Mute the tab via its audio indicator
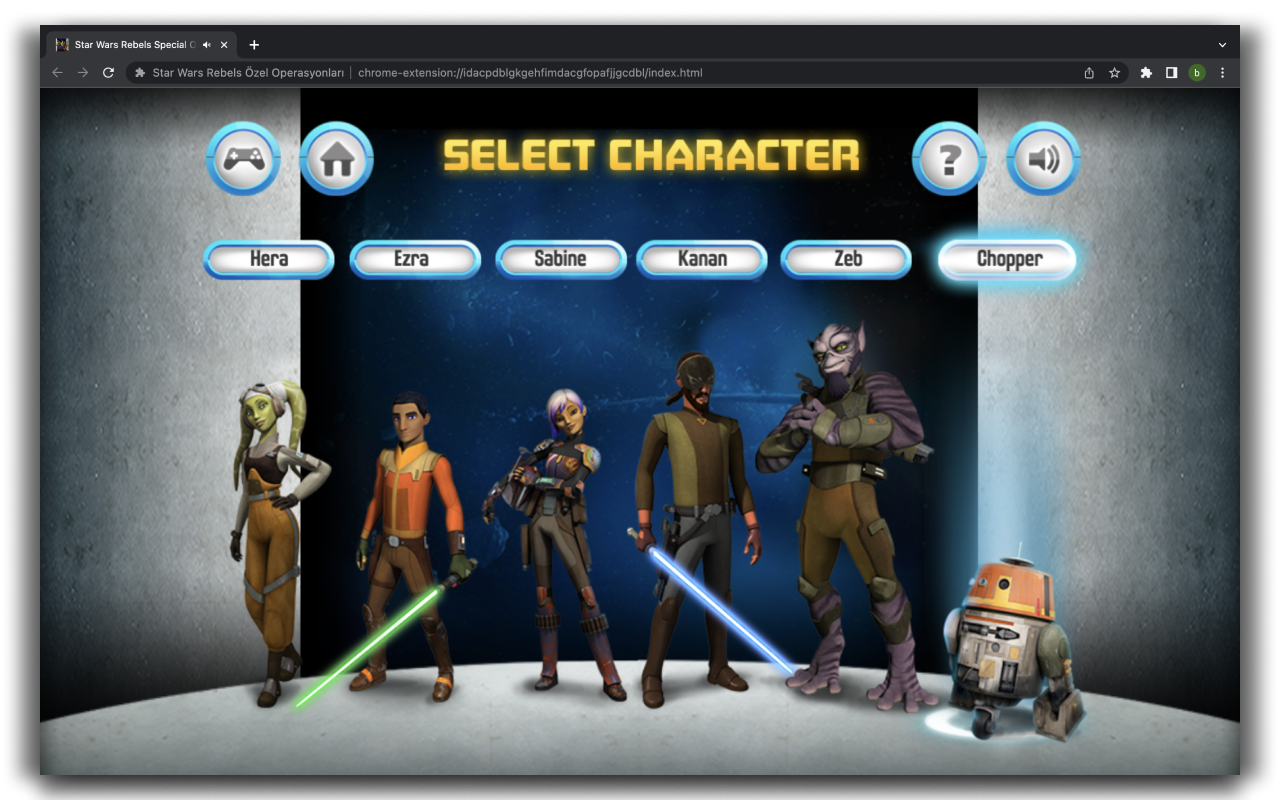This screenshot has height=800, width=1280. click(206, 44)
